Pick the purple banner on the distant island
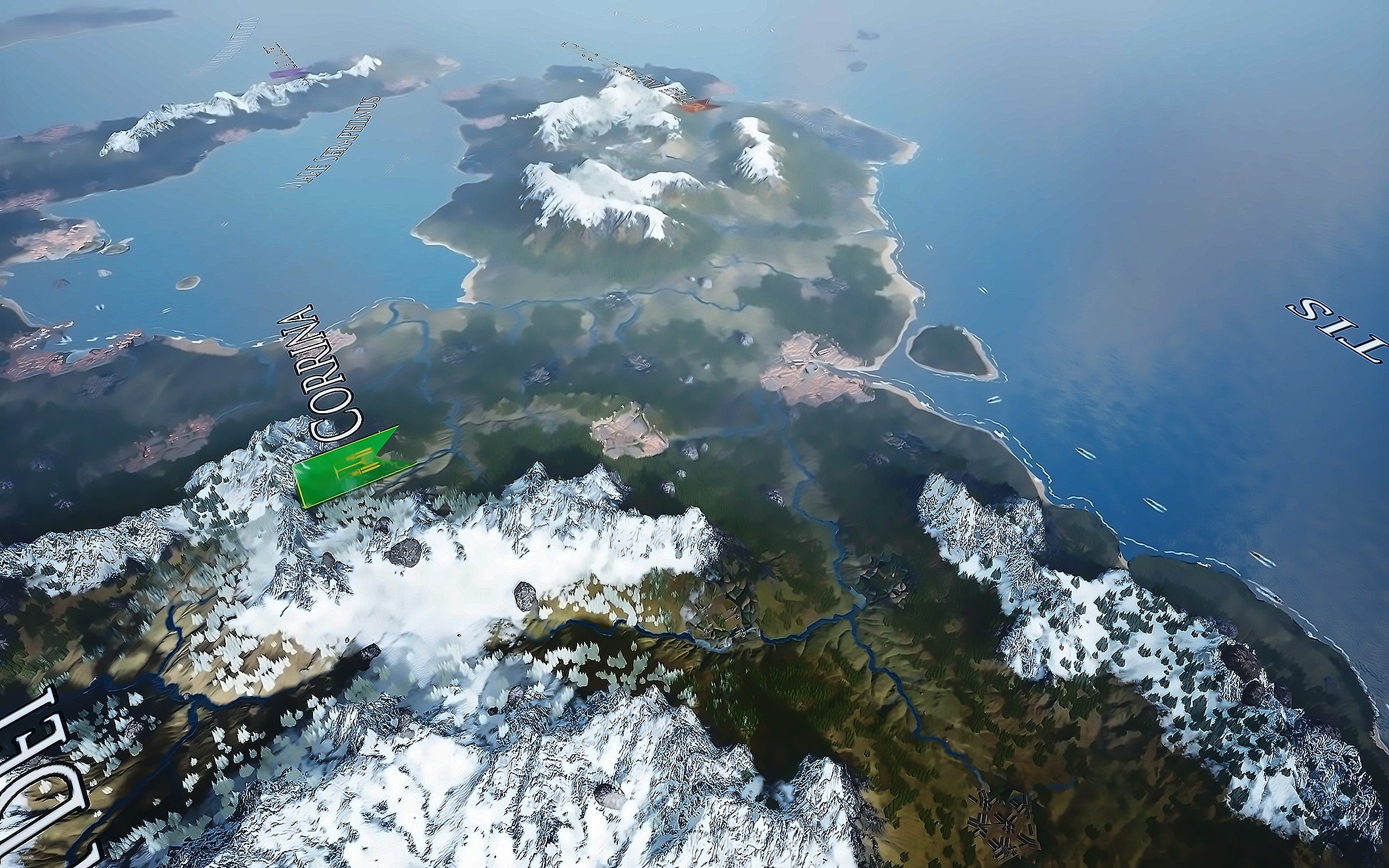The height and width of the screenshot is (868, 1389). click(x=288, y=73)
